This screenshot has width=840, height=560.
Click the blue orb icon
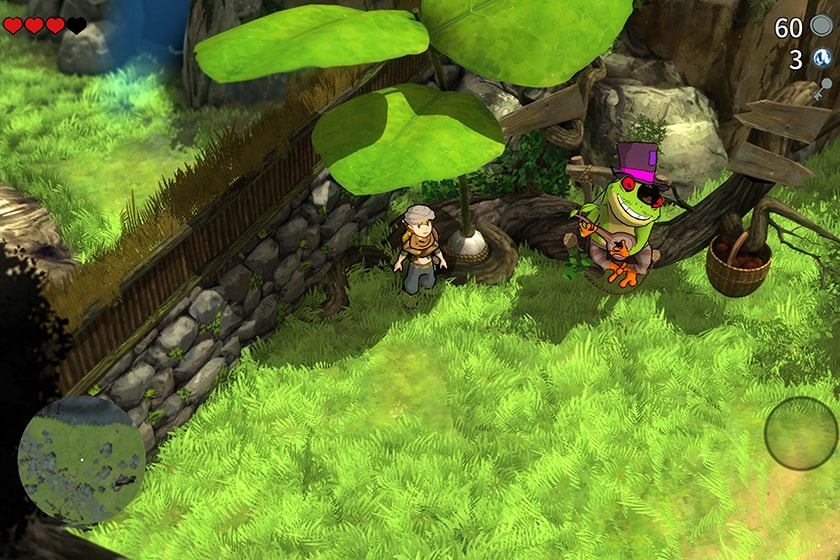(x=822, y=59)
